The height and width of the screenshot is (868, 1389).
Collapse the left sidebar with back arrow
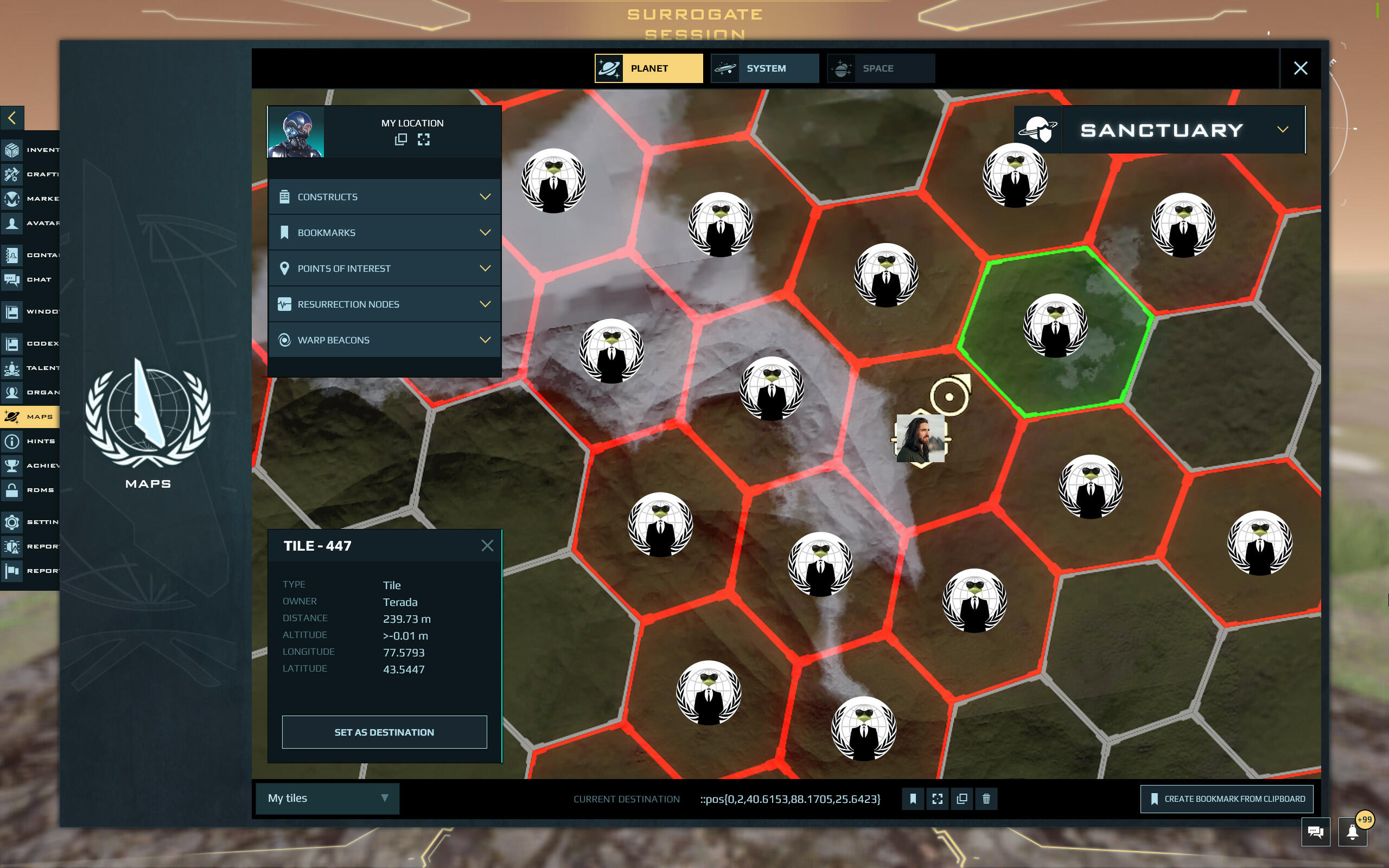[12, 118]
